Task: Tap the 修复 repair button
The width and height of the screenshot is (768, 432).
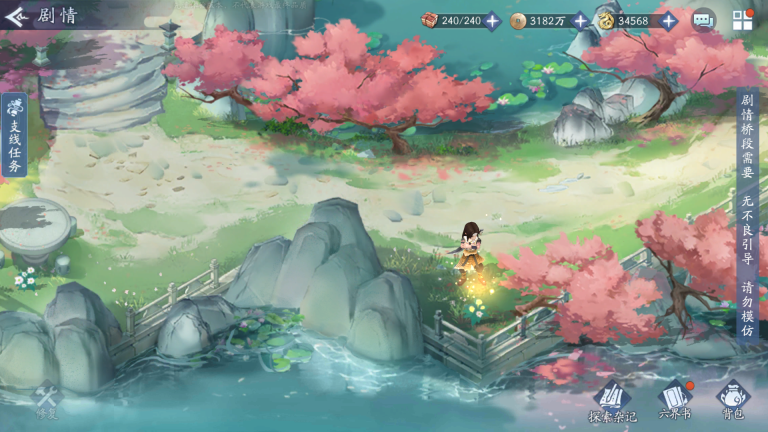Action: click(47, 402)
